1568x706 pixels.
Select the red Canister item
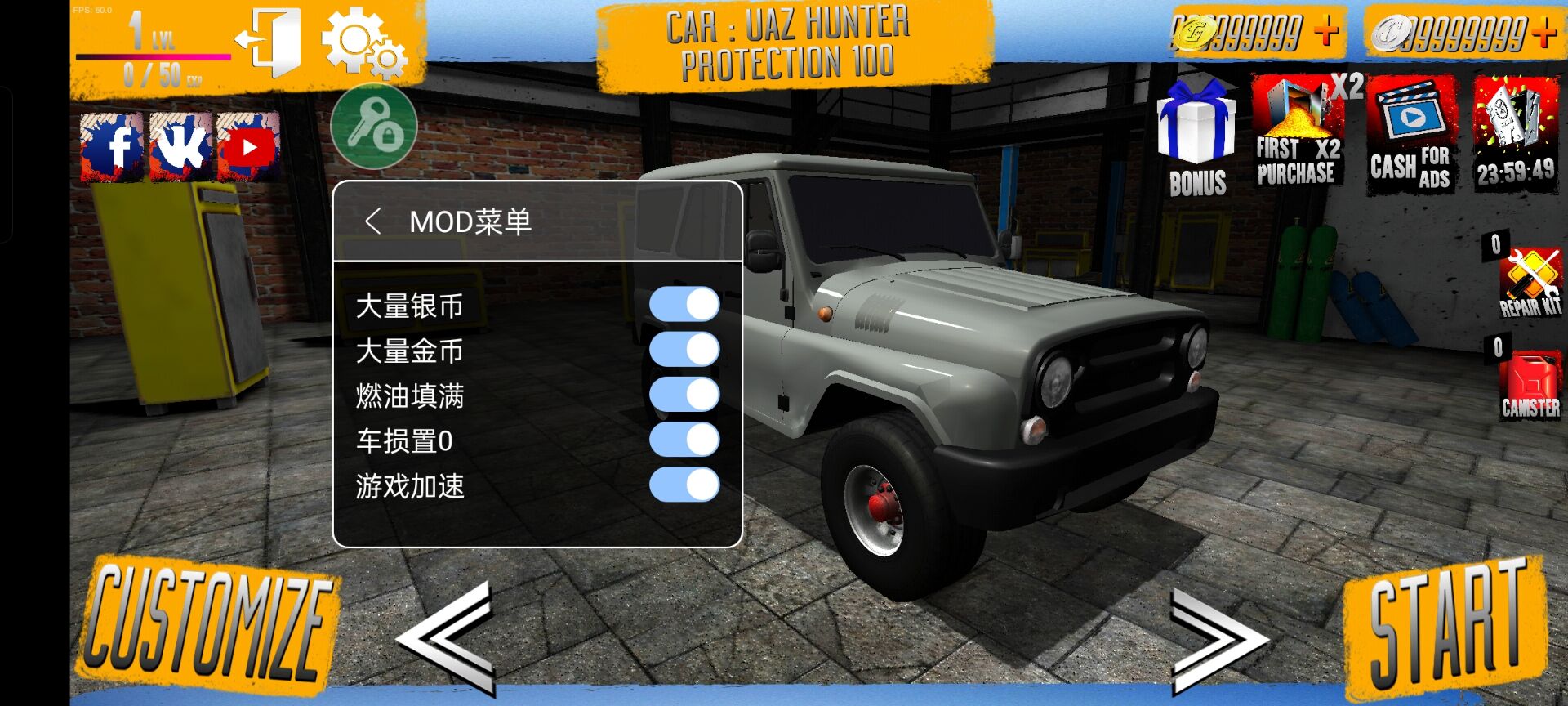point(1530,384)
